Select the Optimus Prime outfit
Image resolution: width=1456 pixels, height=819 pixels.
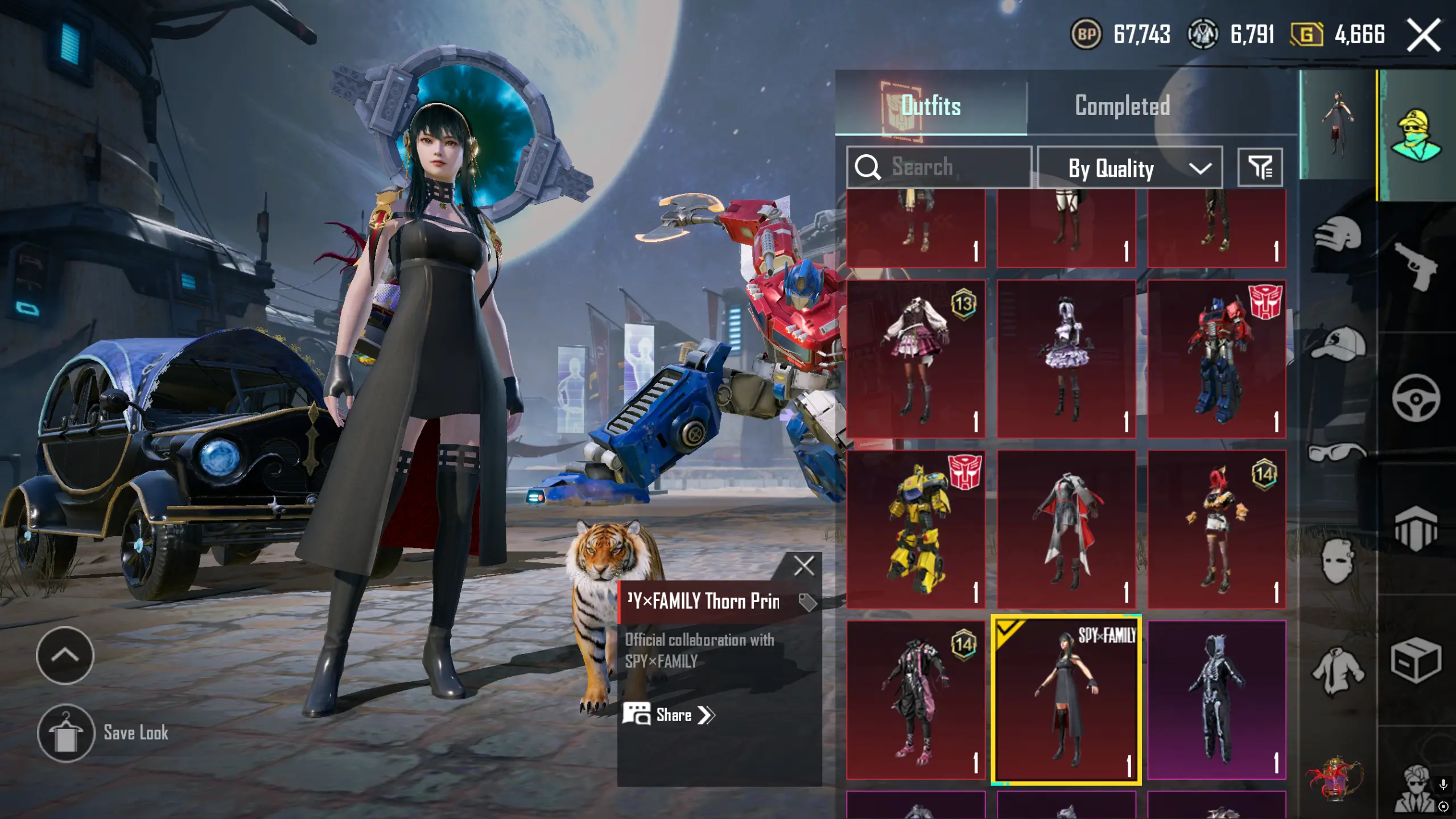1216,359
